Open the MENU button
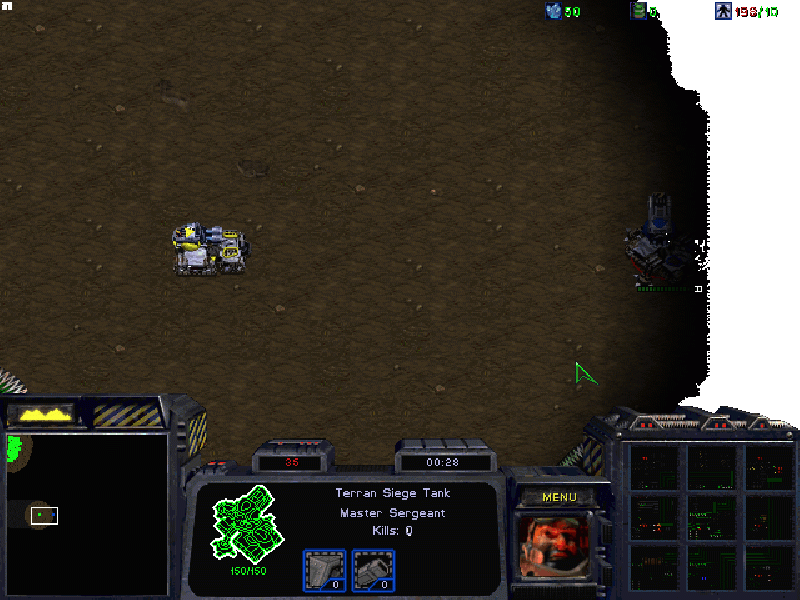This screenshot has width=800, height=600. tap(559, 497)
